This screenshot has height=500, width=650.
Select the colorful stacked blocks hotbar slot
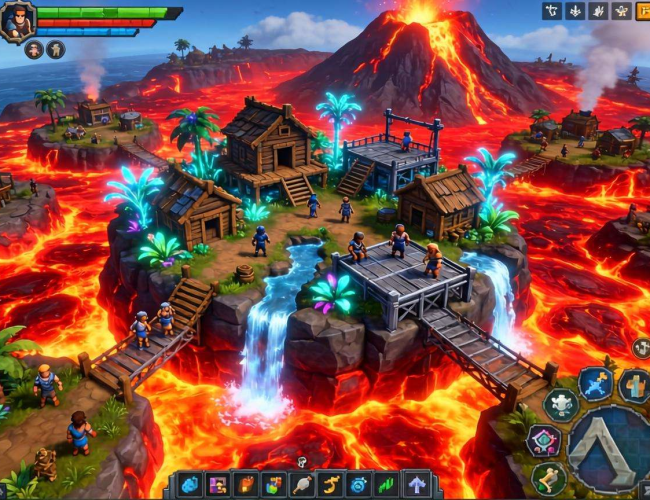[274, 485]
